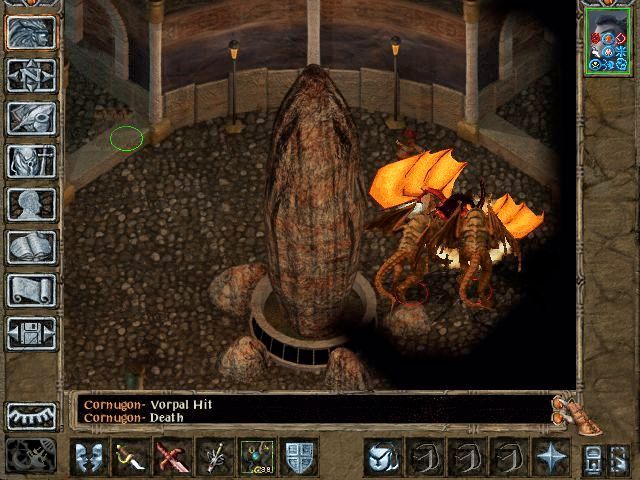Open the area map from the compass button
The image size is (640, 480).
click(x=31, y=75)
